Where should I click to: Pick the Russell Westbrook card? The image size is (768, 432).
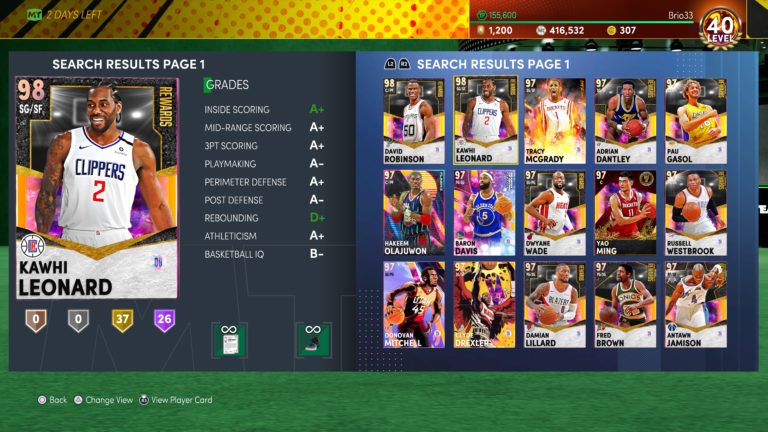point(696,212)
